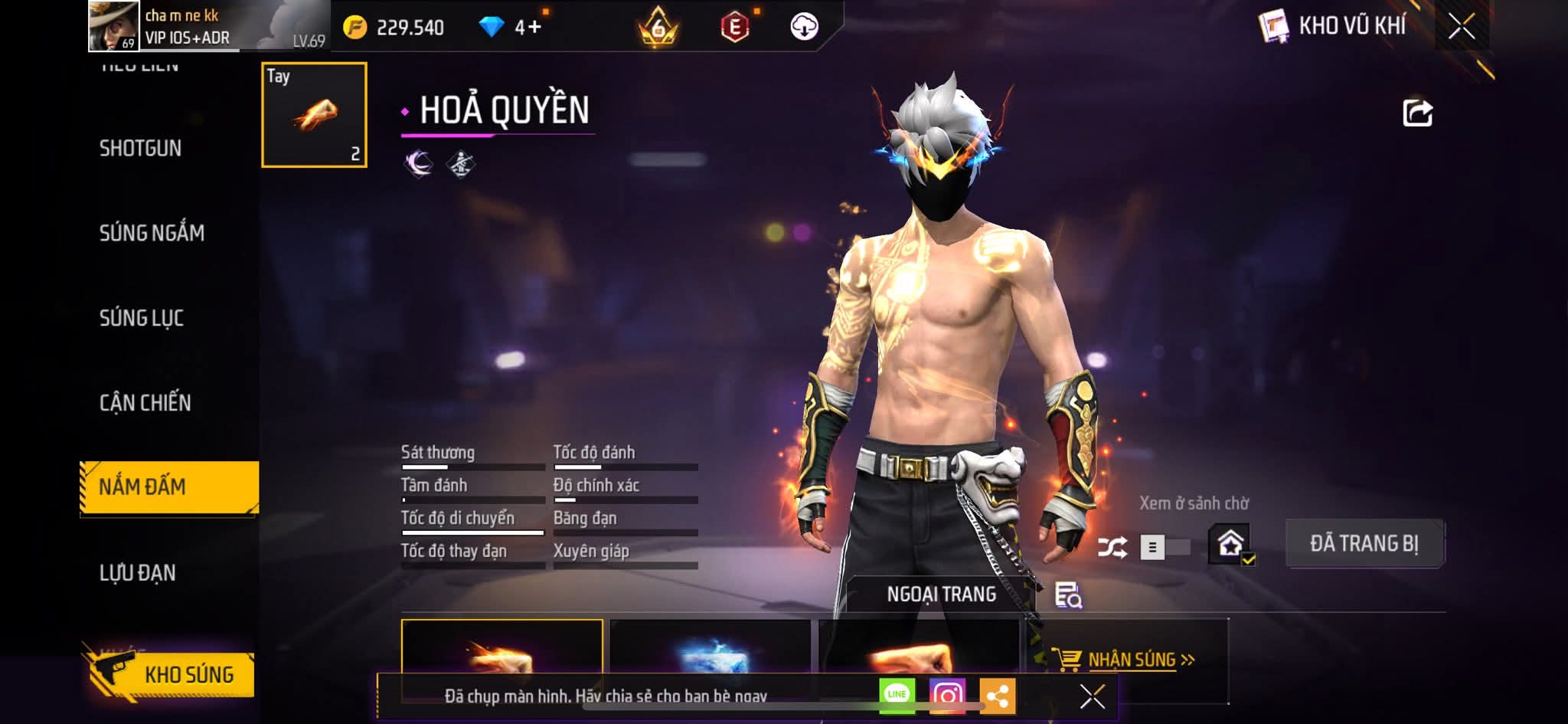Click the ĐÃ TRANG BỊ button
The height and width of the screenshot is (724, 1568).
coord(1364,544)
